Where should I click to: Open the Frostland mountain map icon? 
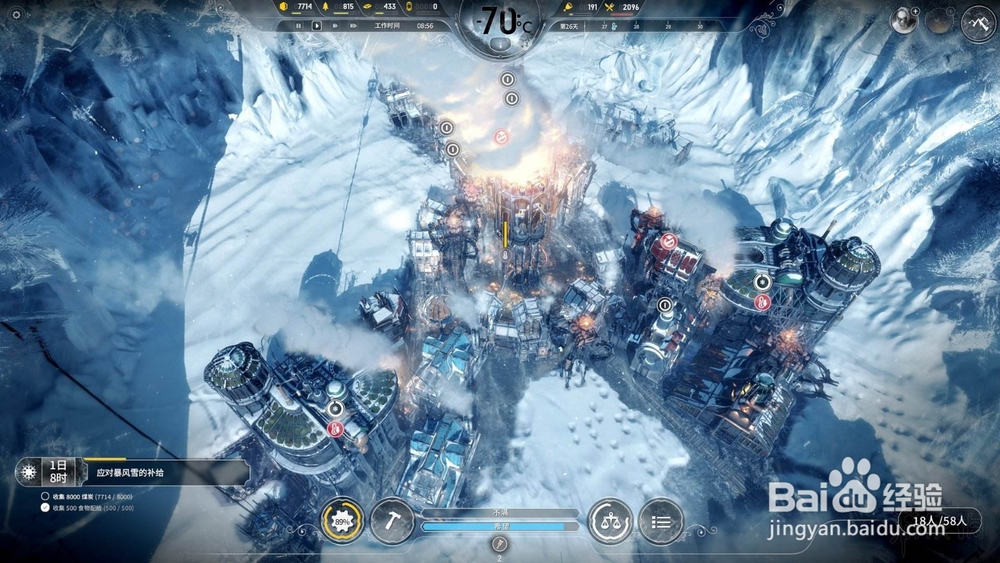[977, 22]
